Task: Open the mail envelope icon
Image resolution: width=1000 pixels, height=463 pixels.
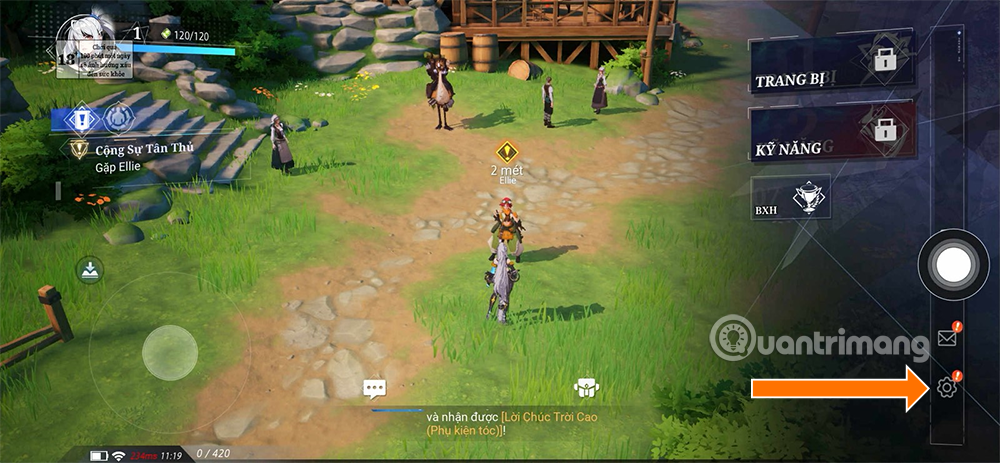Action: [946, 337]
